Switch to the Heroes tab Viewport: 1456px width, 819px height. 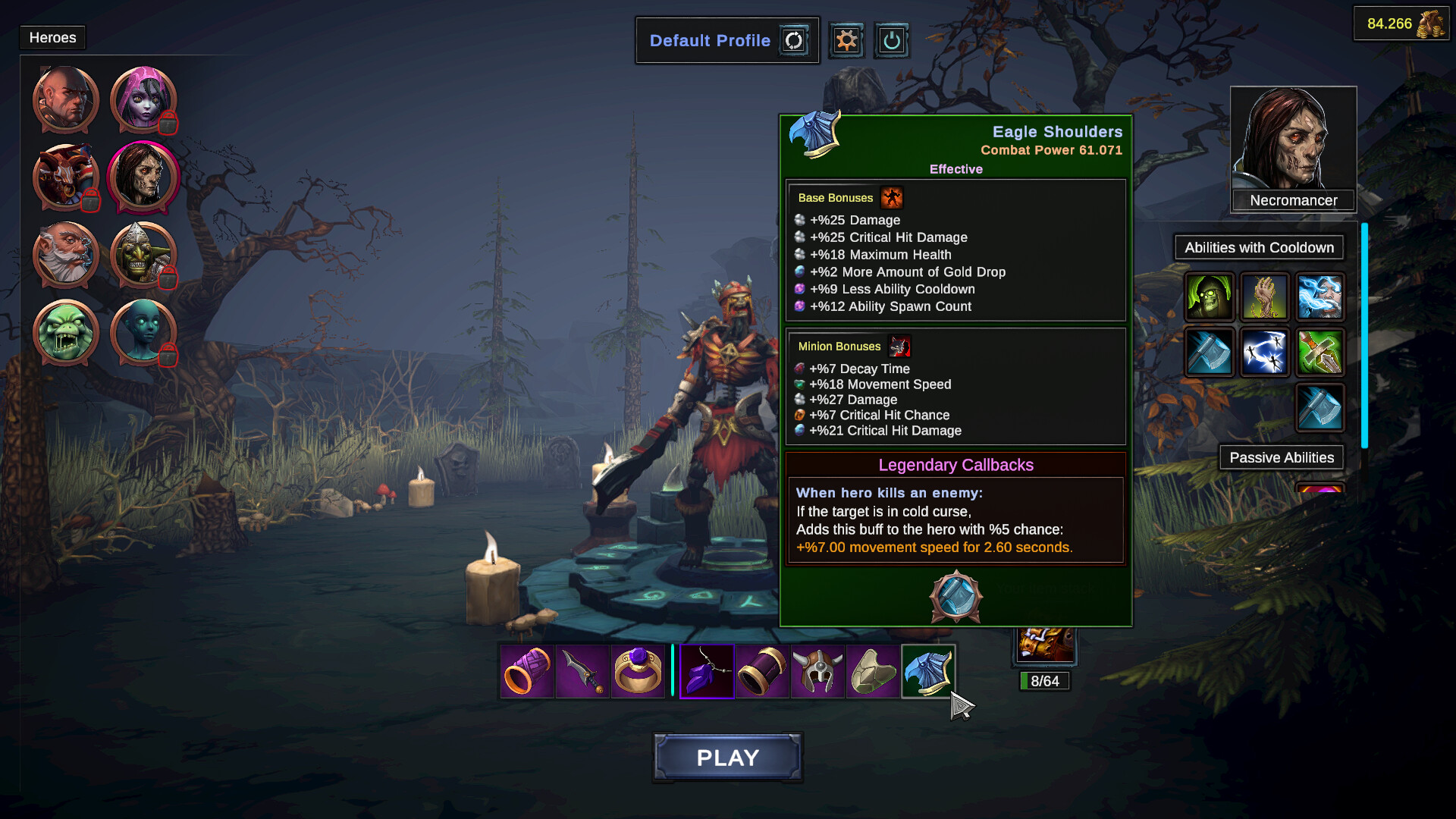pyautogui.click(x=52, y=37)
